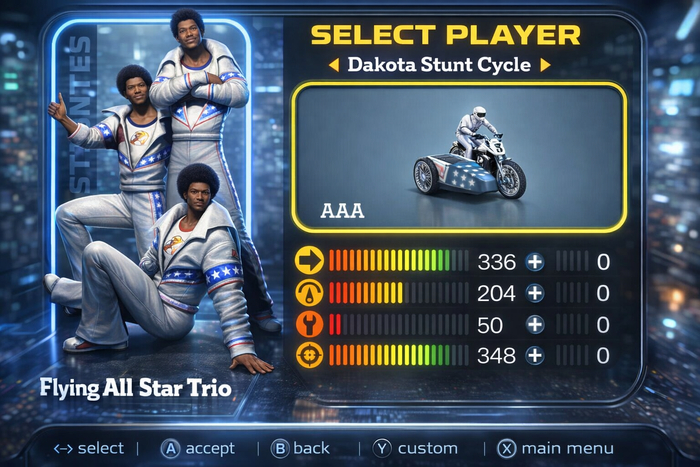Add a point to the 336 arrow stat
700x467 pixels.
[535, 263]
